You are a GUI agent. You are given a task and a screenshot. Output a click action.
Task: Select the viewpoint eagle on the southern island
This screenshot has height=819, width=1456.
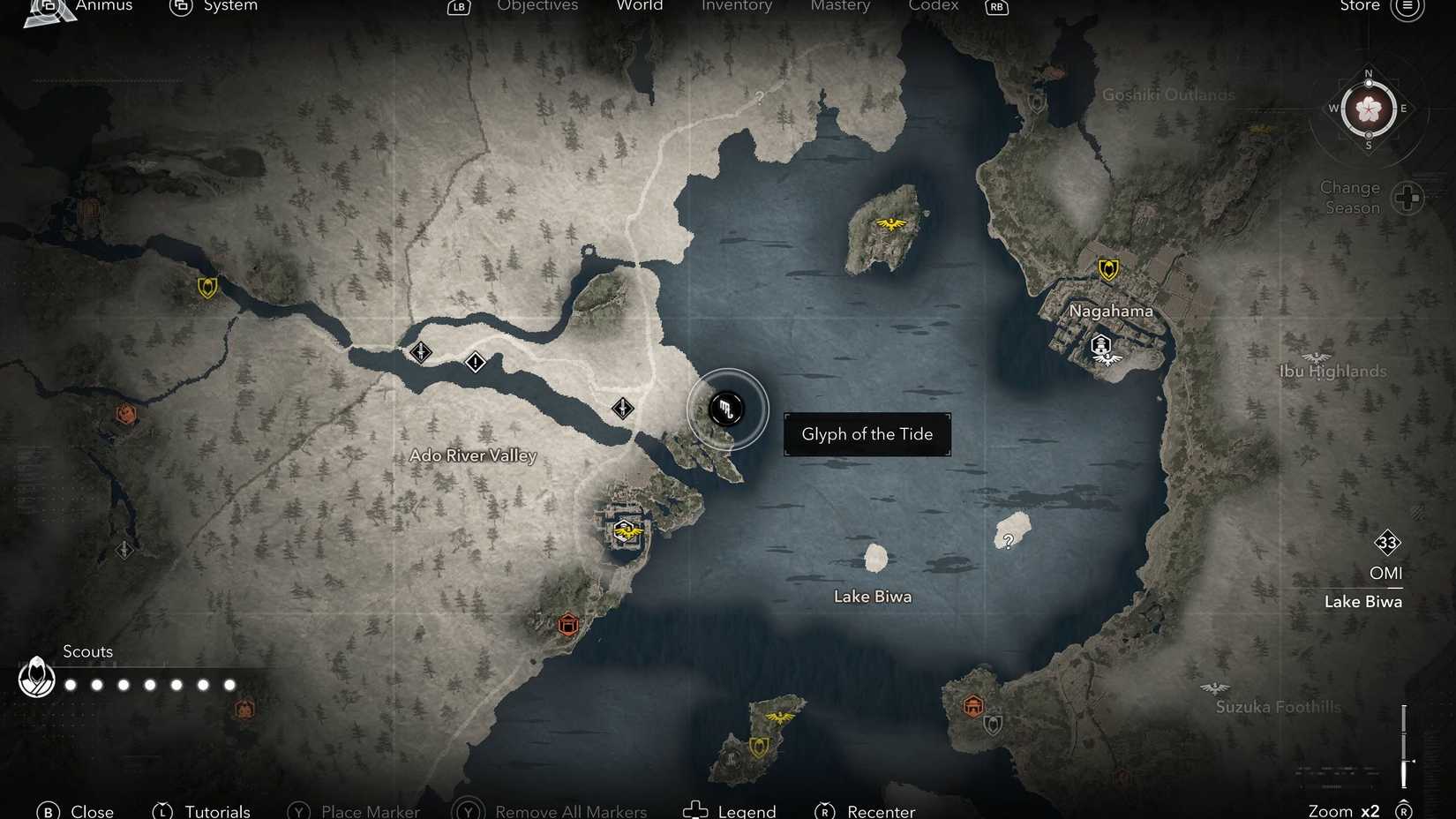point(780,717)
